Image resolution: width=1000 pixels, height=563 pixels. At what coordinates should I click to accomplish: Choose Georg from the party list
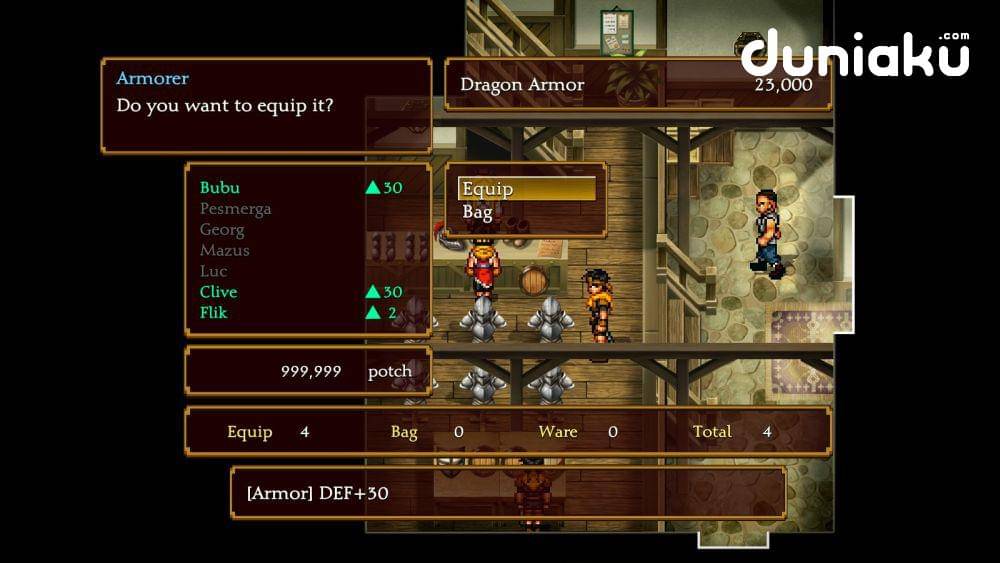click(x=222, y=230)
